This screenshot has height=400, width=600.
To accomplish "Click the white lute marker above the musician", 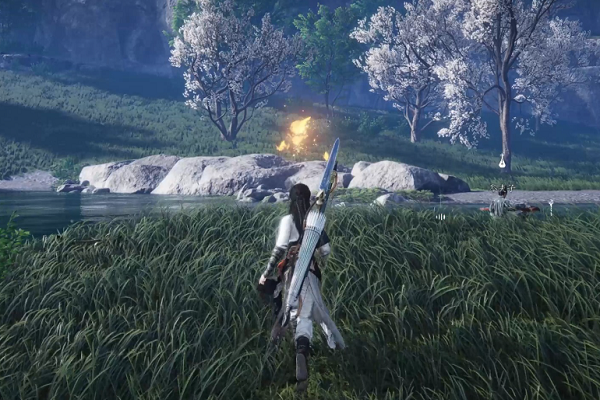I will [x=501, y=161].
